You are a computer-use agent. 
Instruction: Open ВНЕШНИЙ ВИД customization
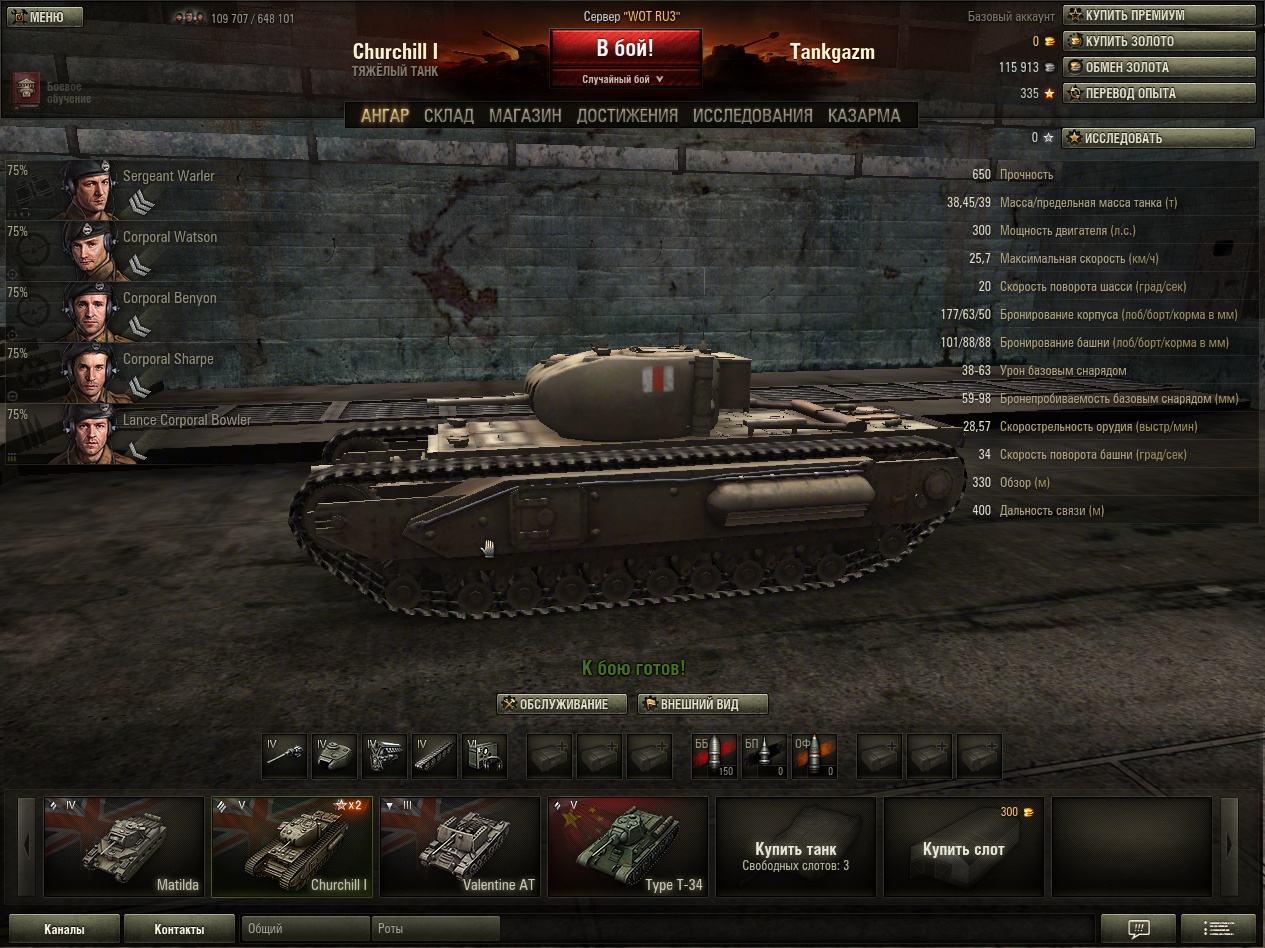[x=702, y=704]
